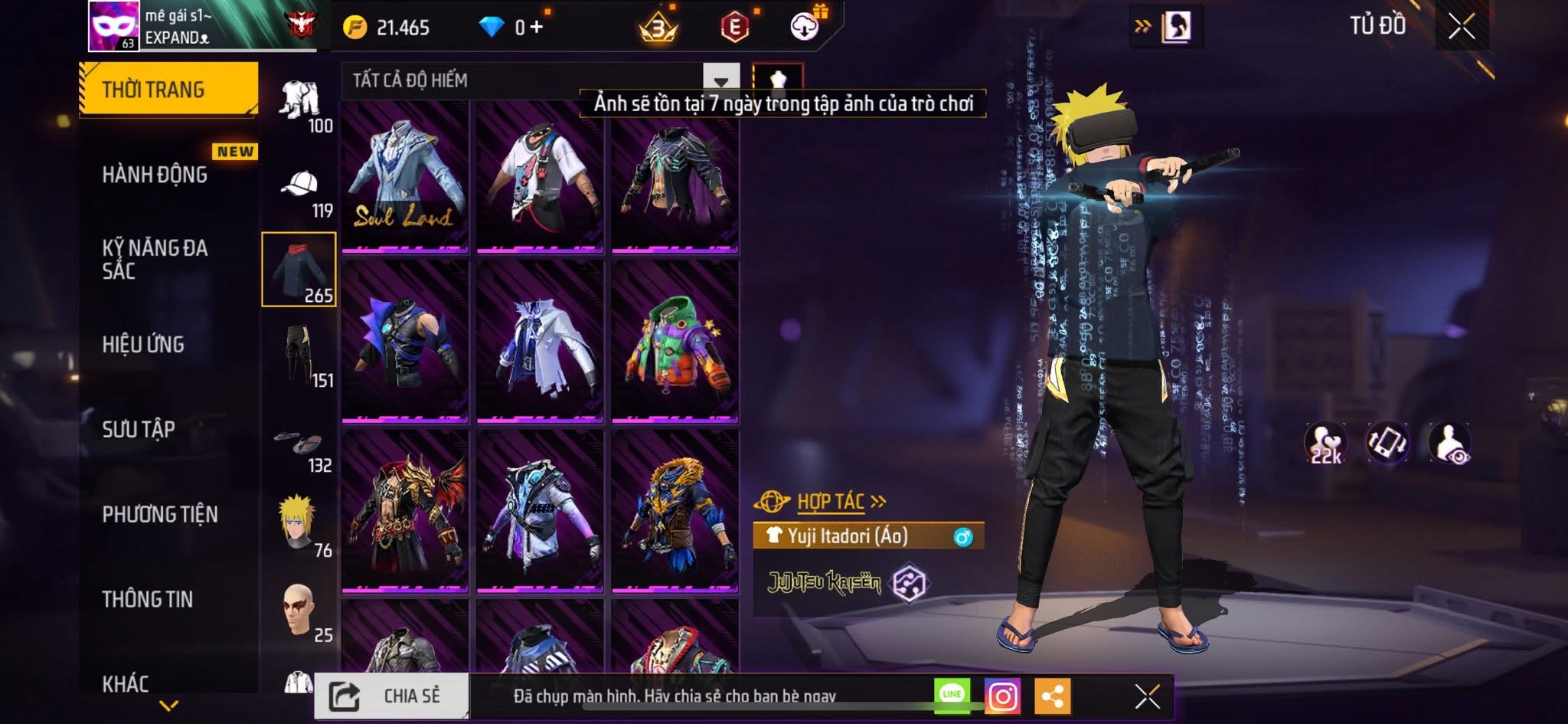Pick the red dragon armor top
This screenshot has width=1568, height=724.
pos(405,511)
